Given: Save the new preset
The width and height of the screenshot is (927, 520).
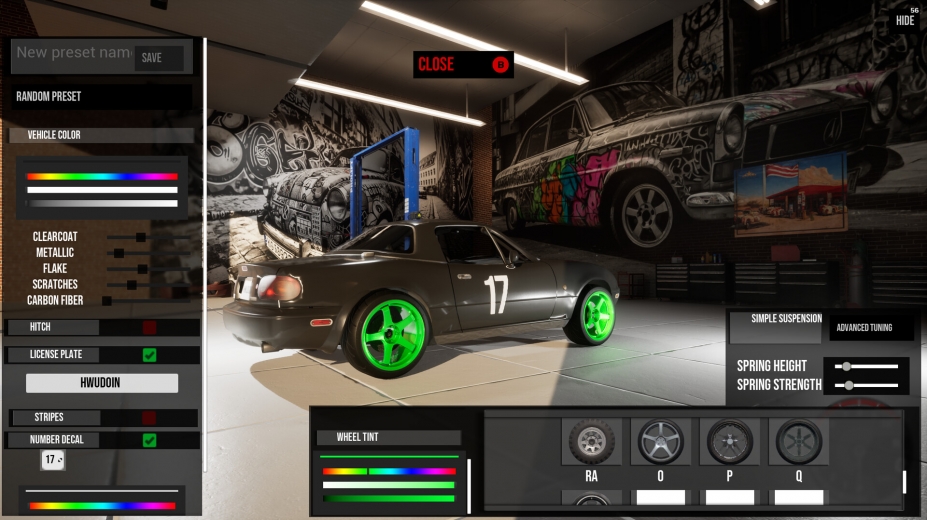Looking at the screenshot, I should (158, 58).
